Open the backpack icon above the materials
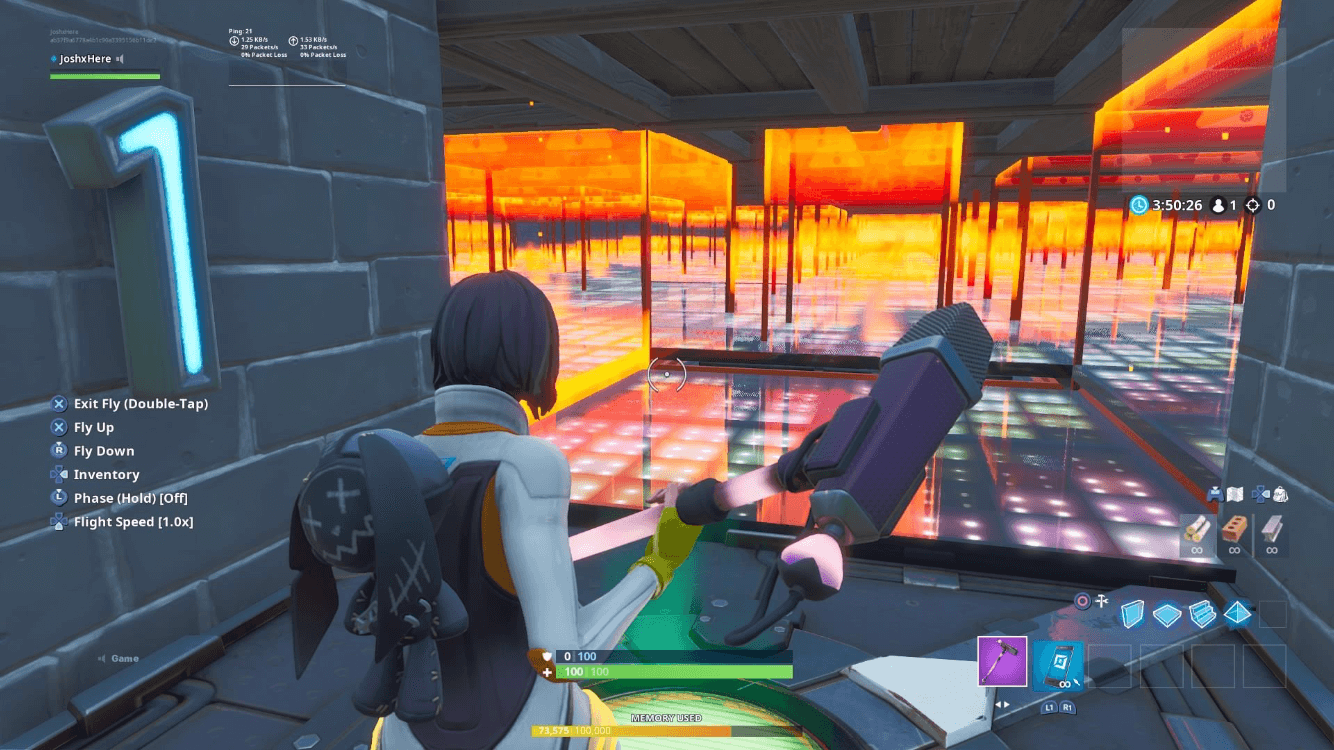 coord(1280,494)
